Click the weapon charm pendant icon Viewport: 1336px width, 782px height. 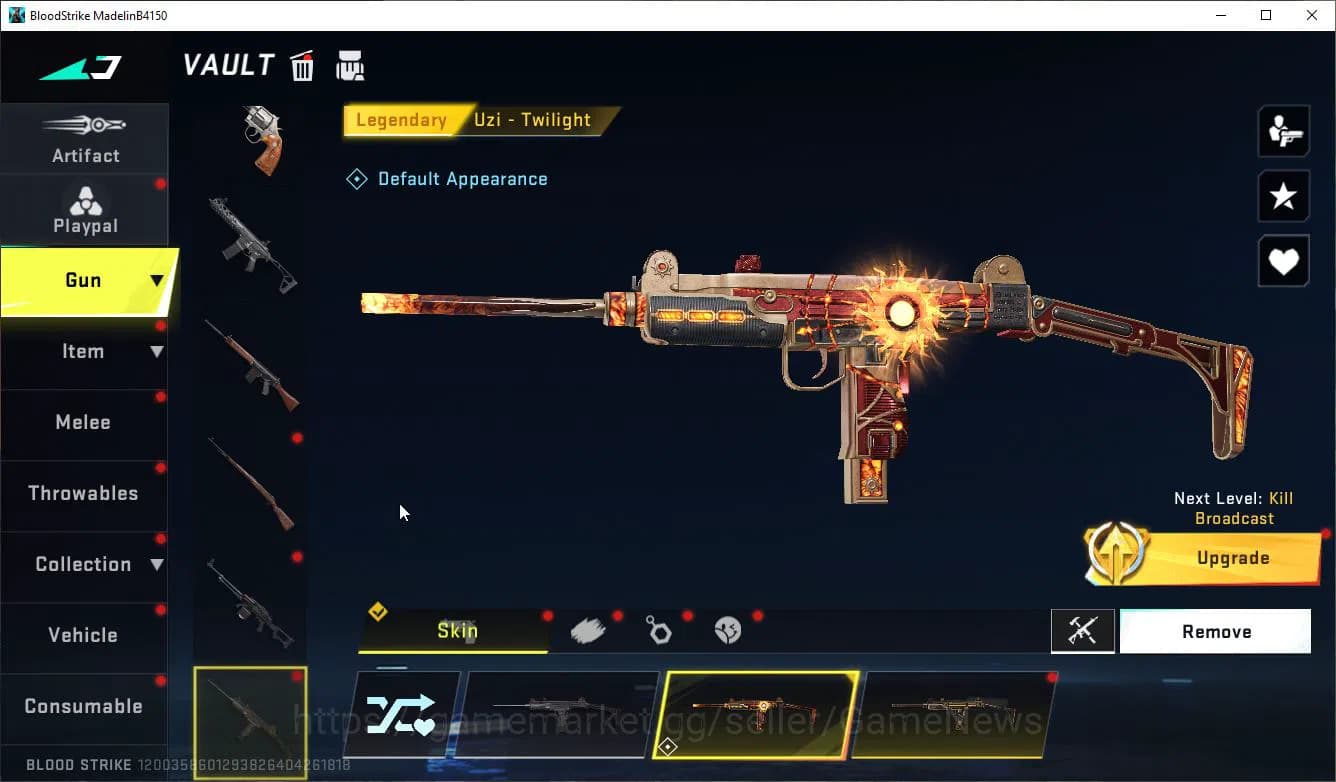click(659, 629)
